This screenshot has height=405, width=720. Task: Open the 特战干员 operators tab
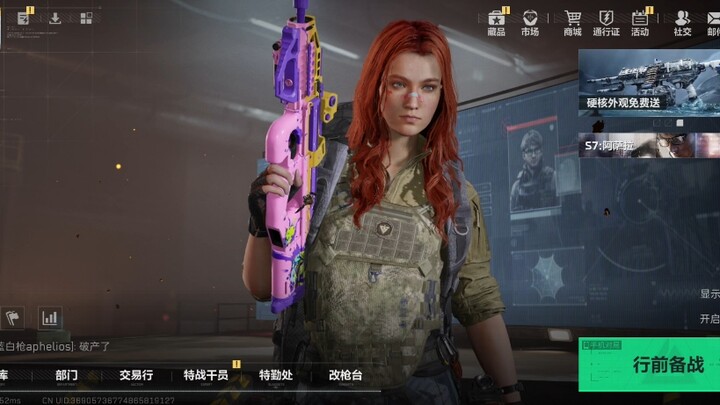coord(206,376)
